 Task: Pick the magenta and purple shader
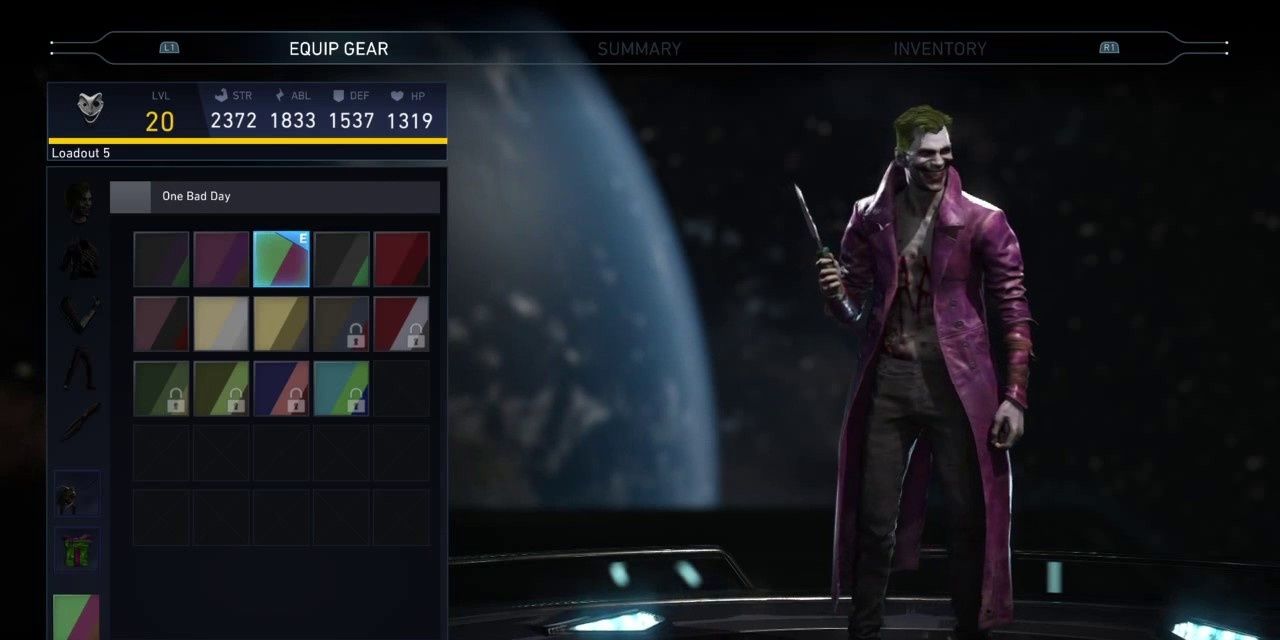click(221, 259)
